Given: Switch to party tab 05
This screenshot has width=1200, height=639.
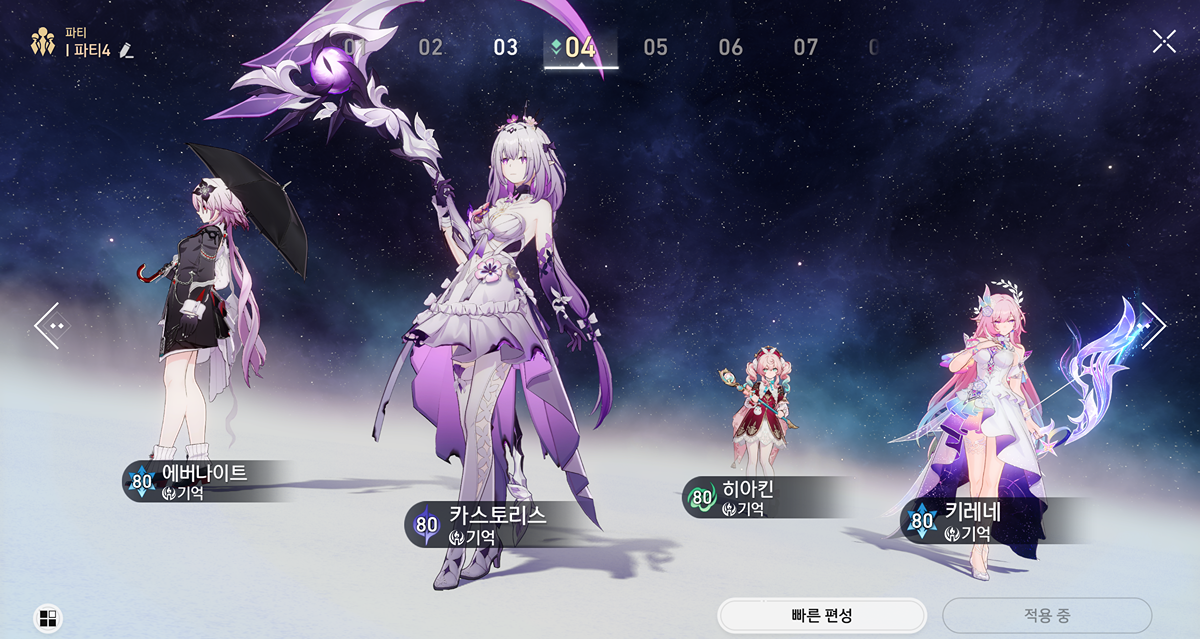Looking at the screenshot, I should (656, 47).
